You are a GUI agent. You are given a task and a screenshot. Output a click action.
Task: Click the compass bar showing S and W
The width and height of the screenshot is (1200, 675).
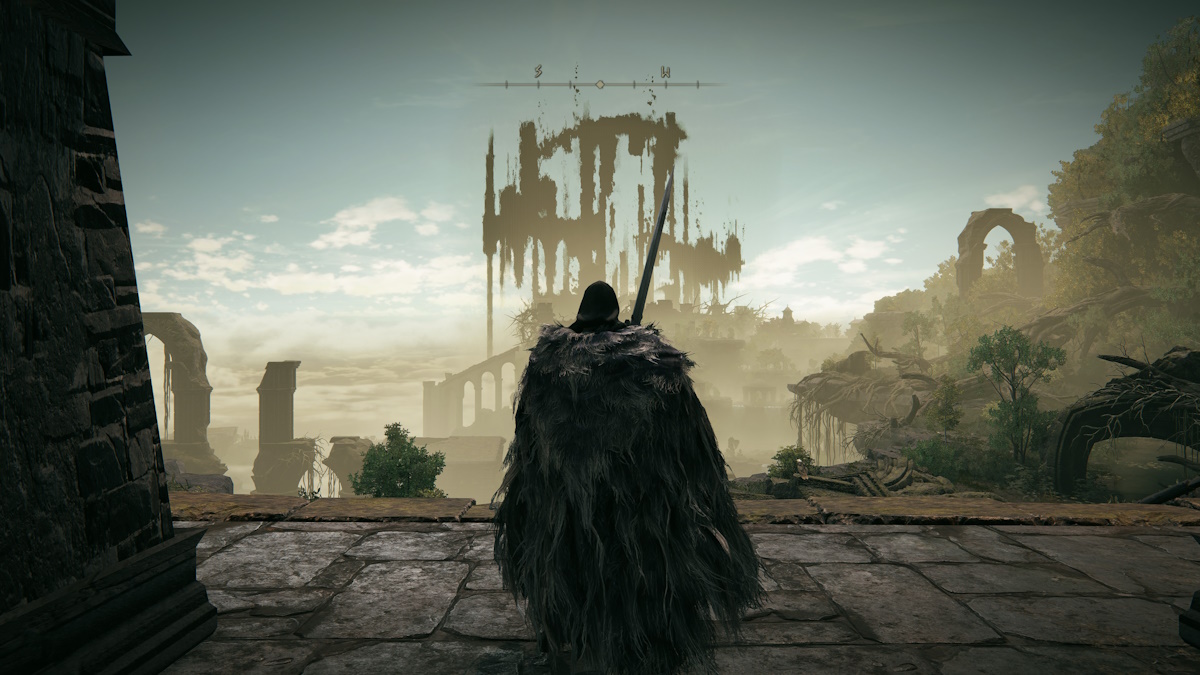click(600, 82)
